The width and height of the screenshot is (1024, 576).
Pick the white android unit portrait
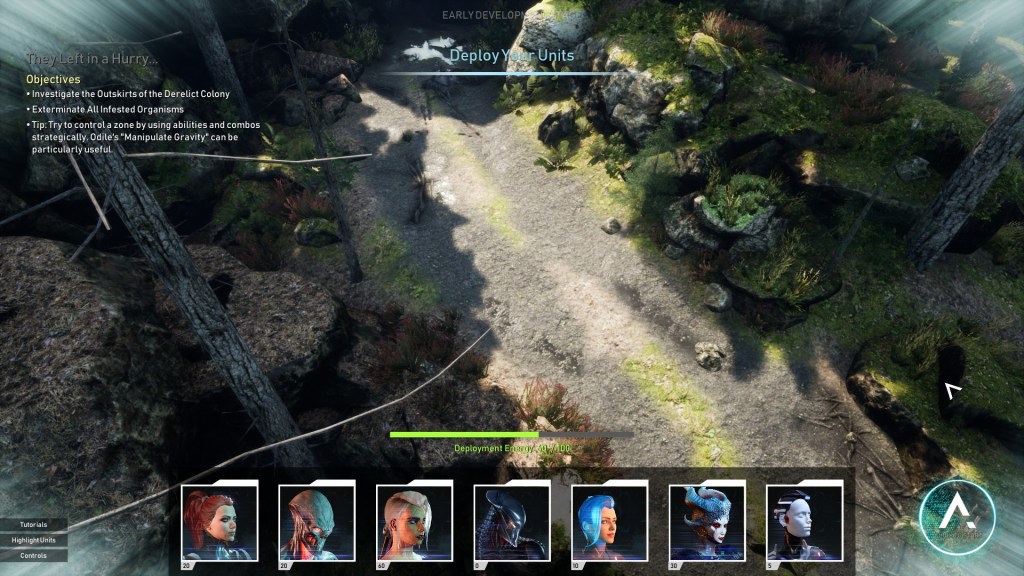(804, 522)
